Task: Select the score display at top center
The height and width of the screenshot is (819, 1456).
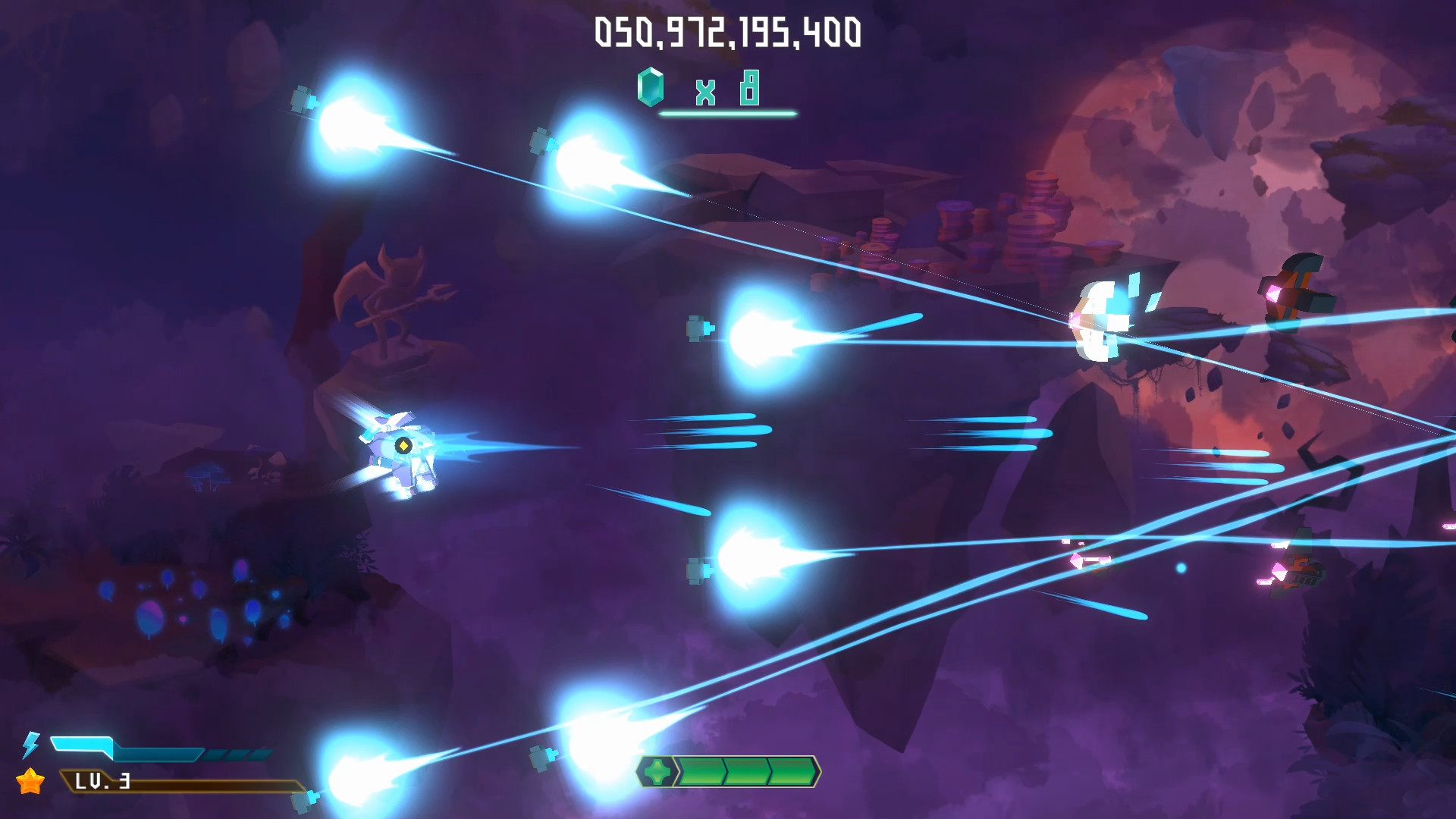Action: 728,30
